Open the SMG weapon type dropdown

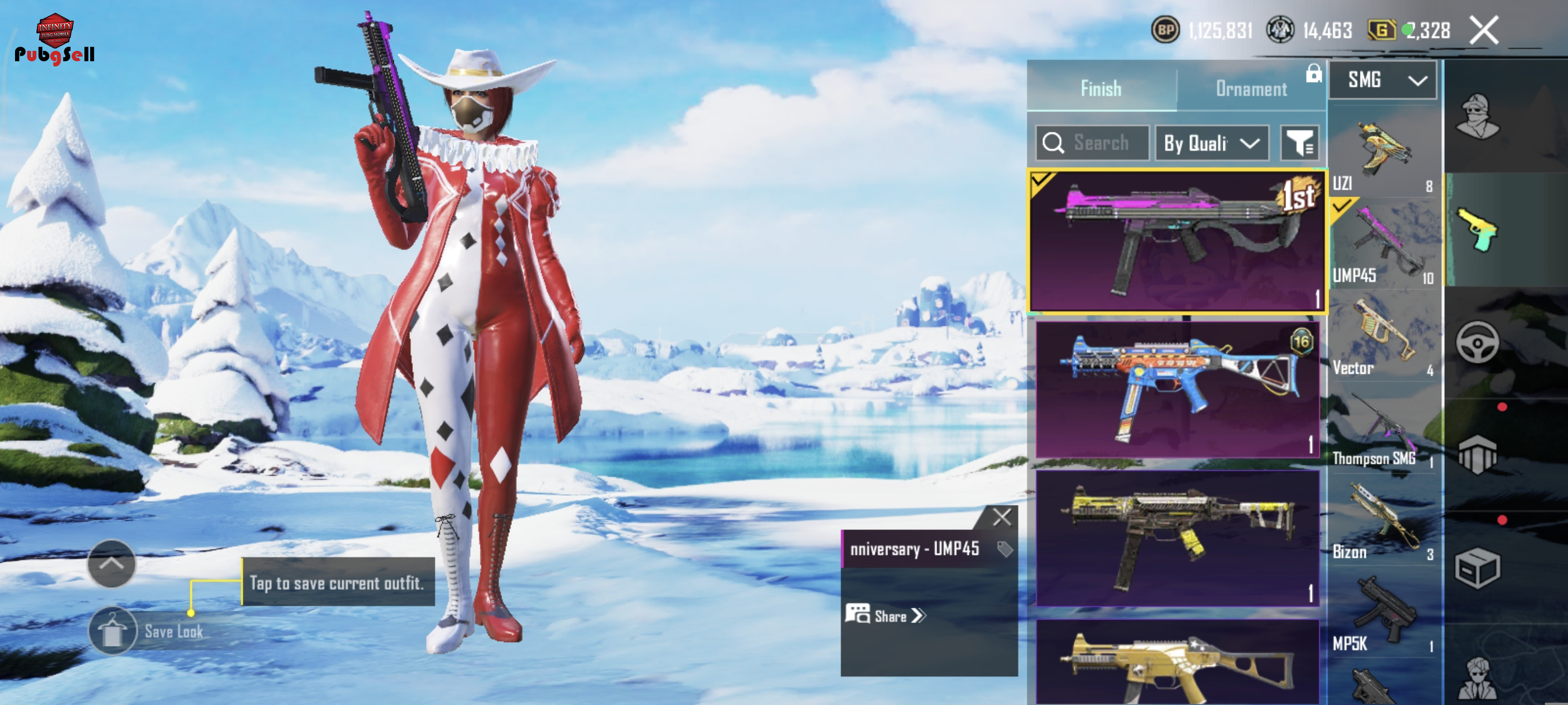click(1382, 80)
